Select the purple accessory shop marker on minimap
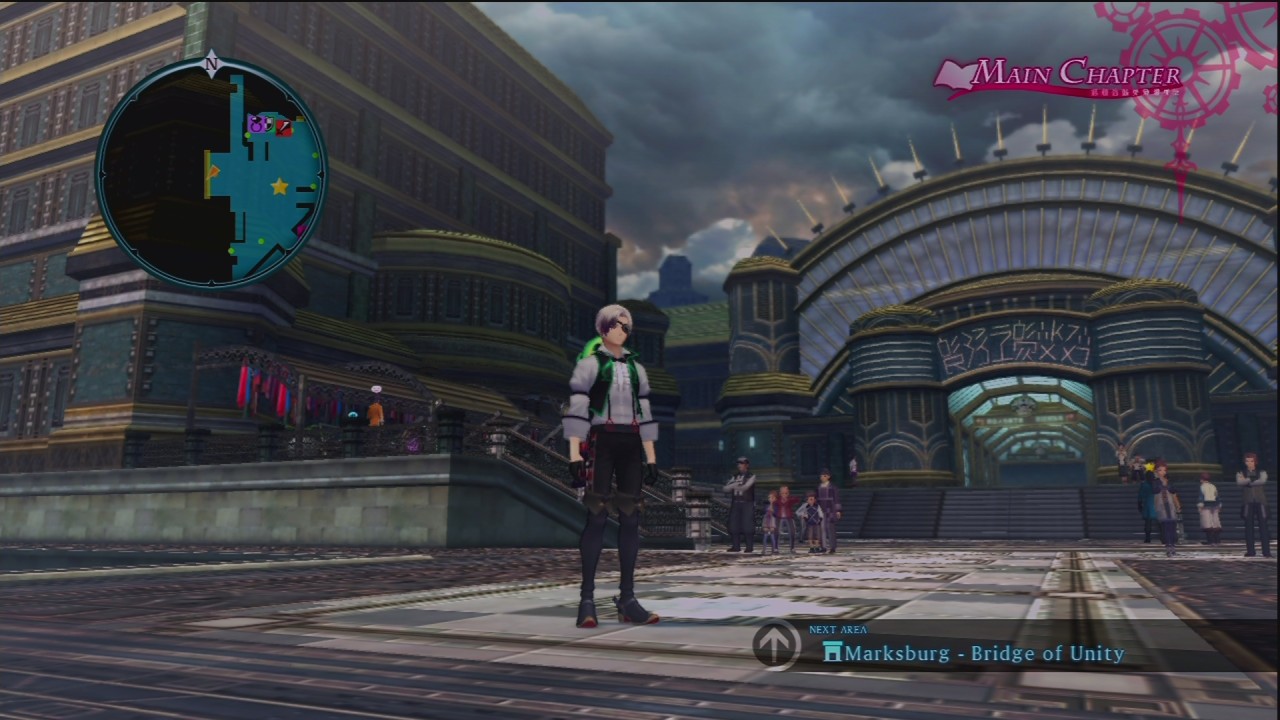Image resolution: width=1280 pixels, height=720 pixels. click(x=255, y=125)
